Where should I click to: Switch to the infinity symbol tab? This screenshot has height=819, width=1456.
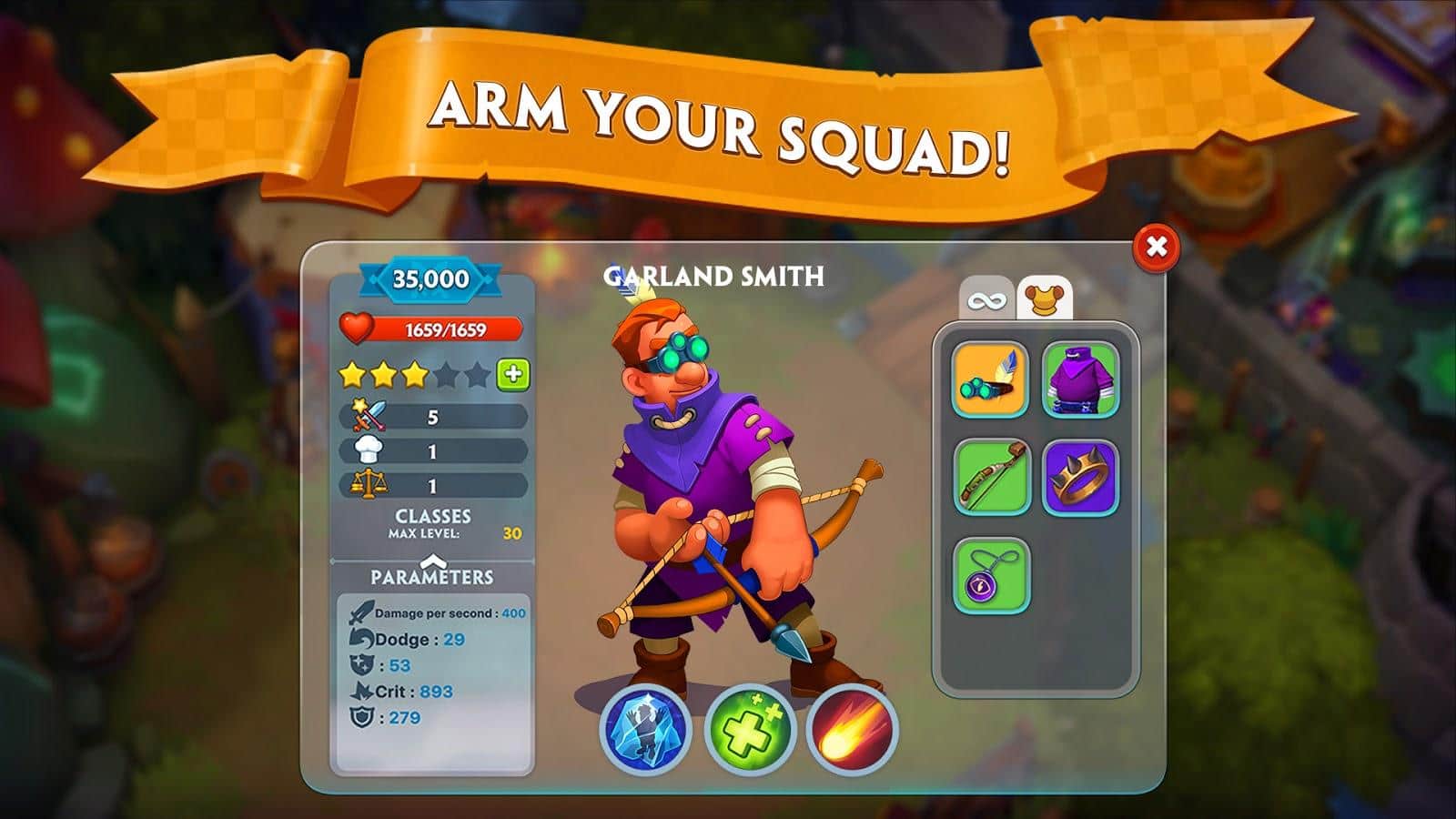pos(986,299)
